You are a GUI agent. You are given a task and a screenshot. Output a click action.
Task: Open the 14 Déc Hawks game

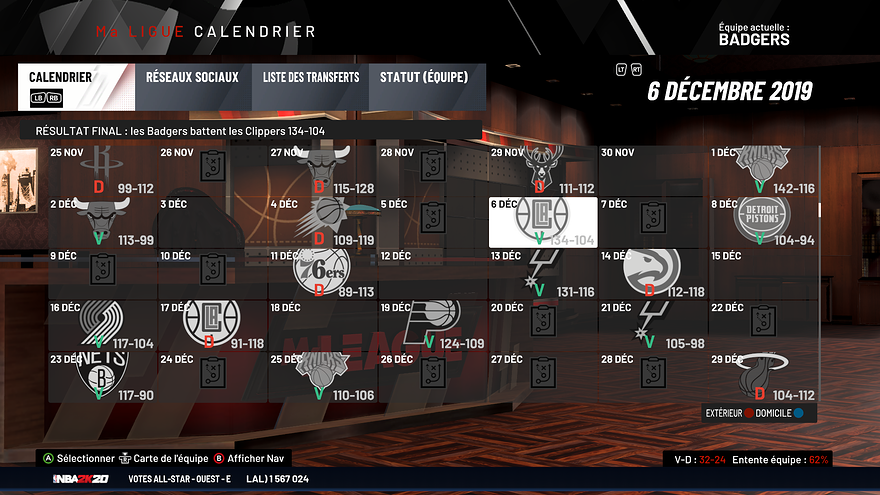(x=652, y=273)
